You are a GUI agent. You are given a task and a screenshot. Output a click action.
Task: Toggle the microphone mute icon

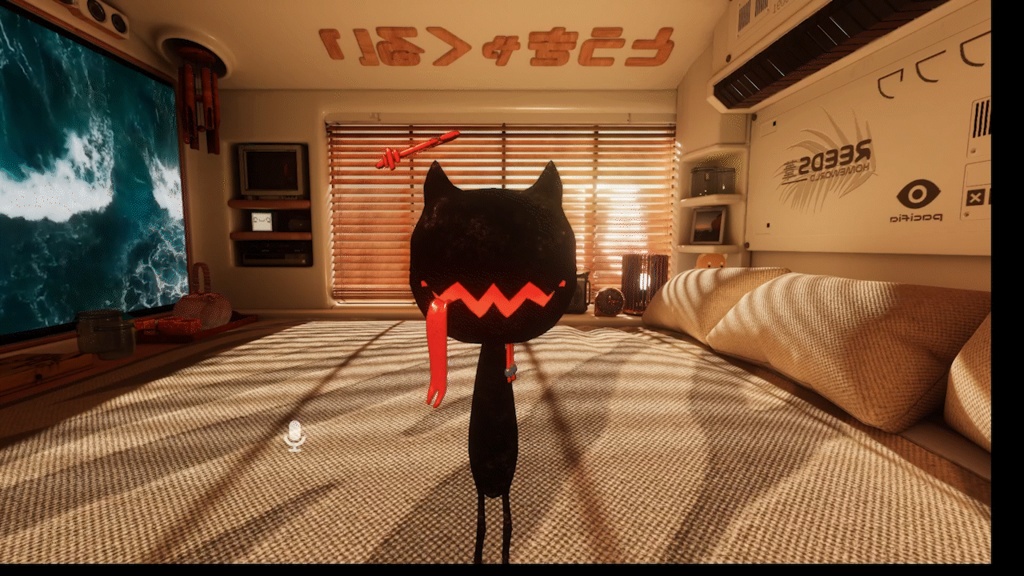click(294, 435)
